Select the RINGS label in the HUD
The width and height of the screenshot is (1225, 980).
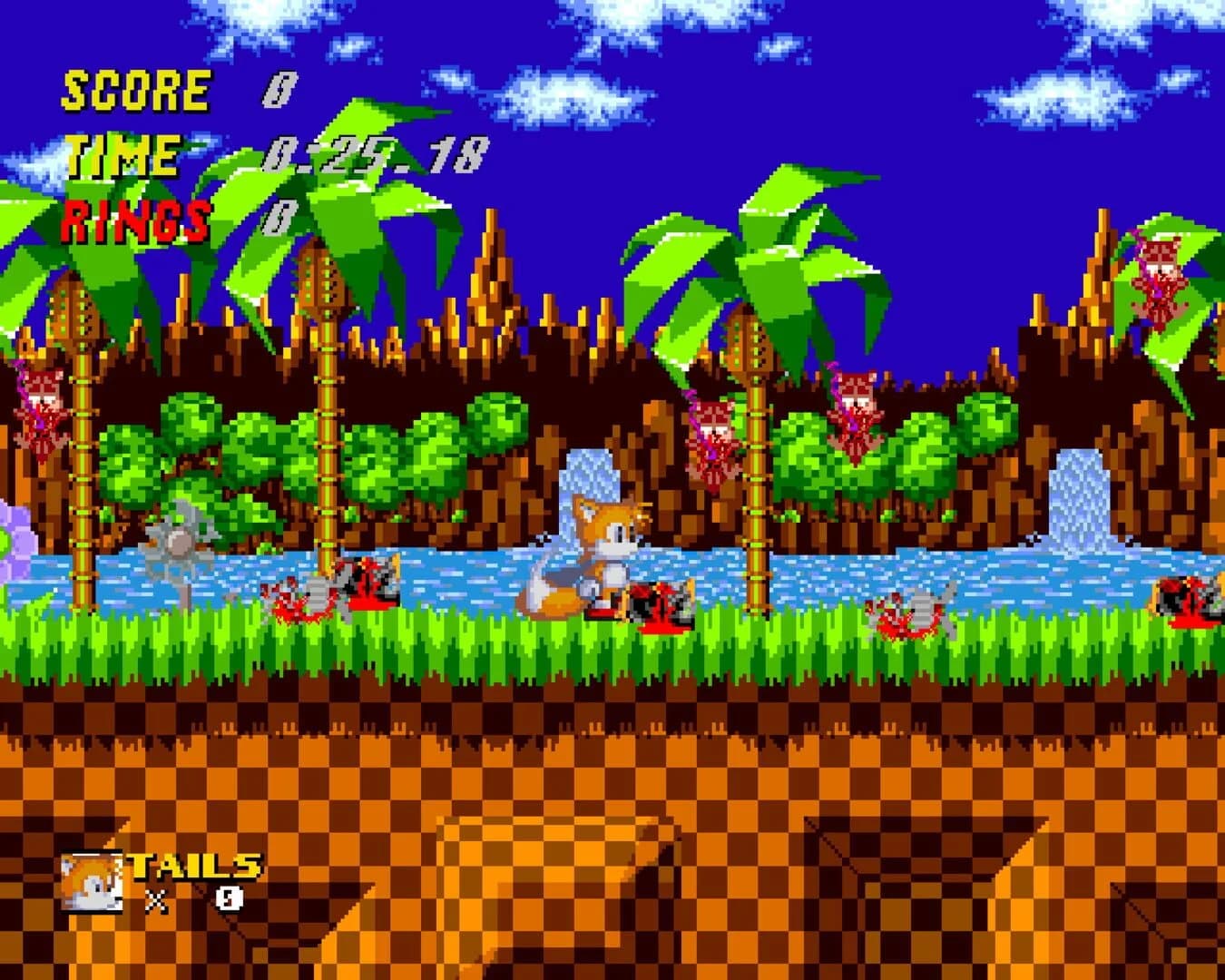[134, 218]
